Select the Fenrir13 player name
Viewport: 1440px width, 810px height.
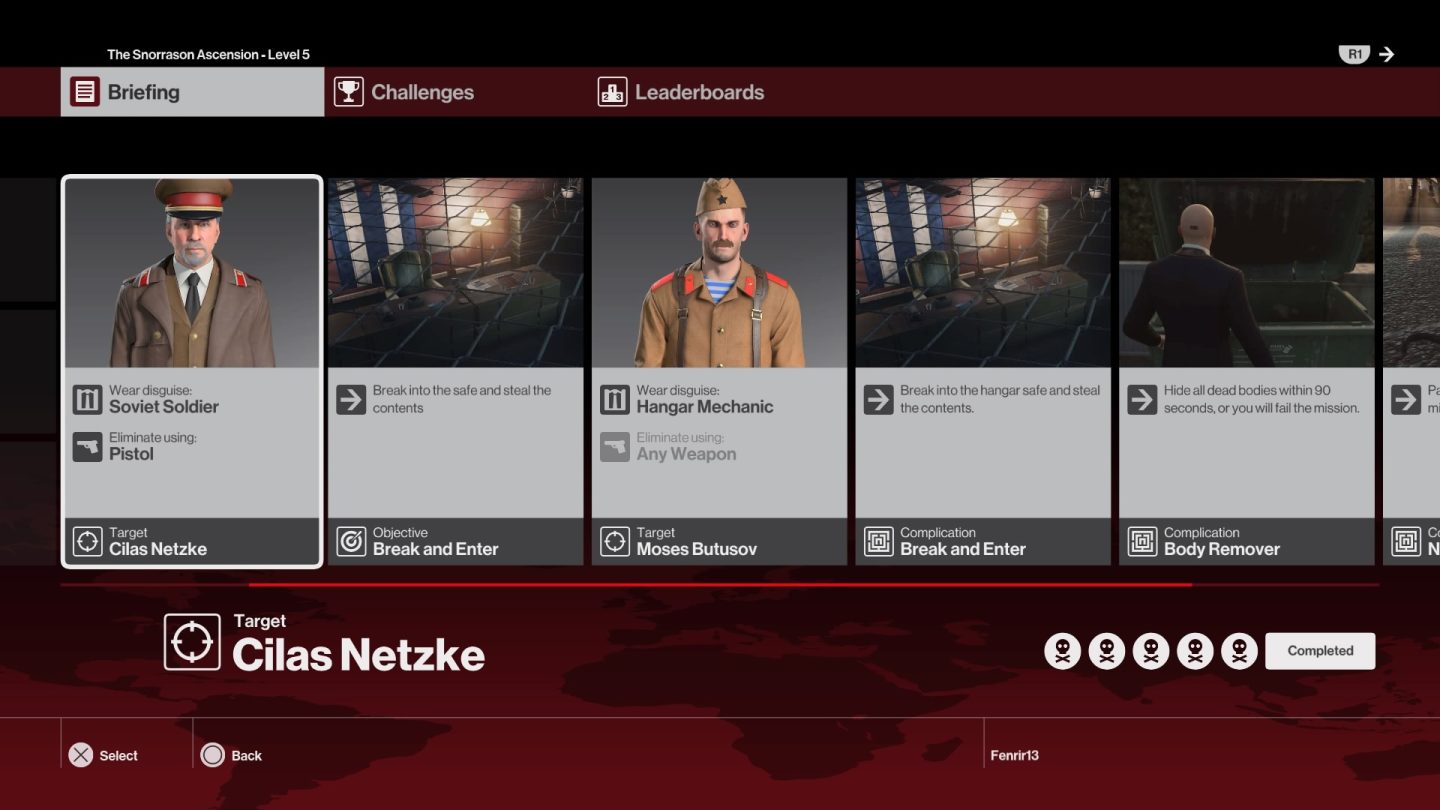(x=1017, y=755)
